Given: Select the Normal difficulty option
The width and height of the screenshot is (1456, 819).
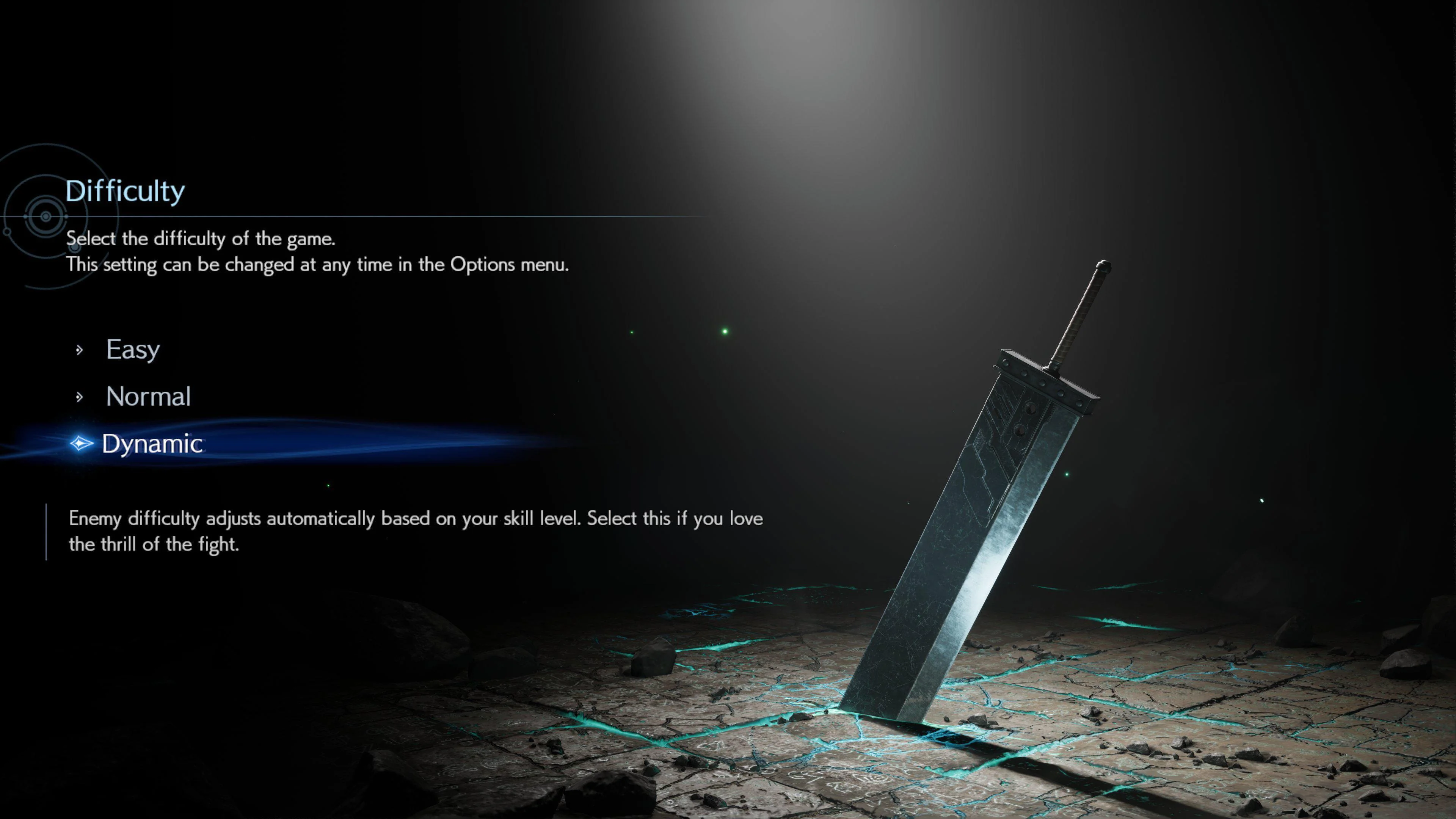Looking at the screenshot, I should (148, 396).
